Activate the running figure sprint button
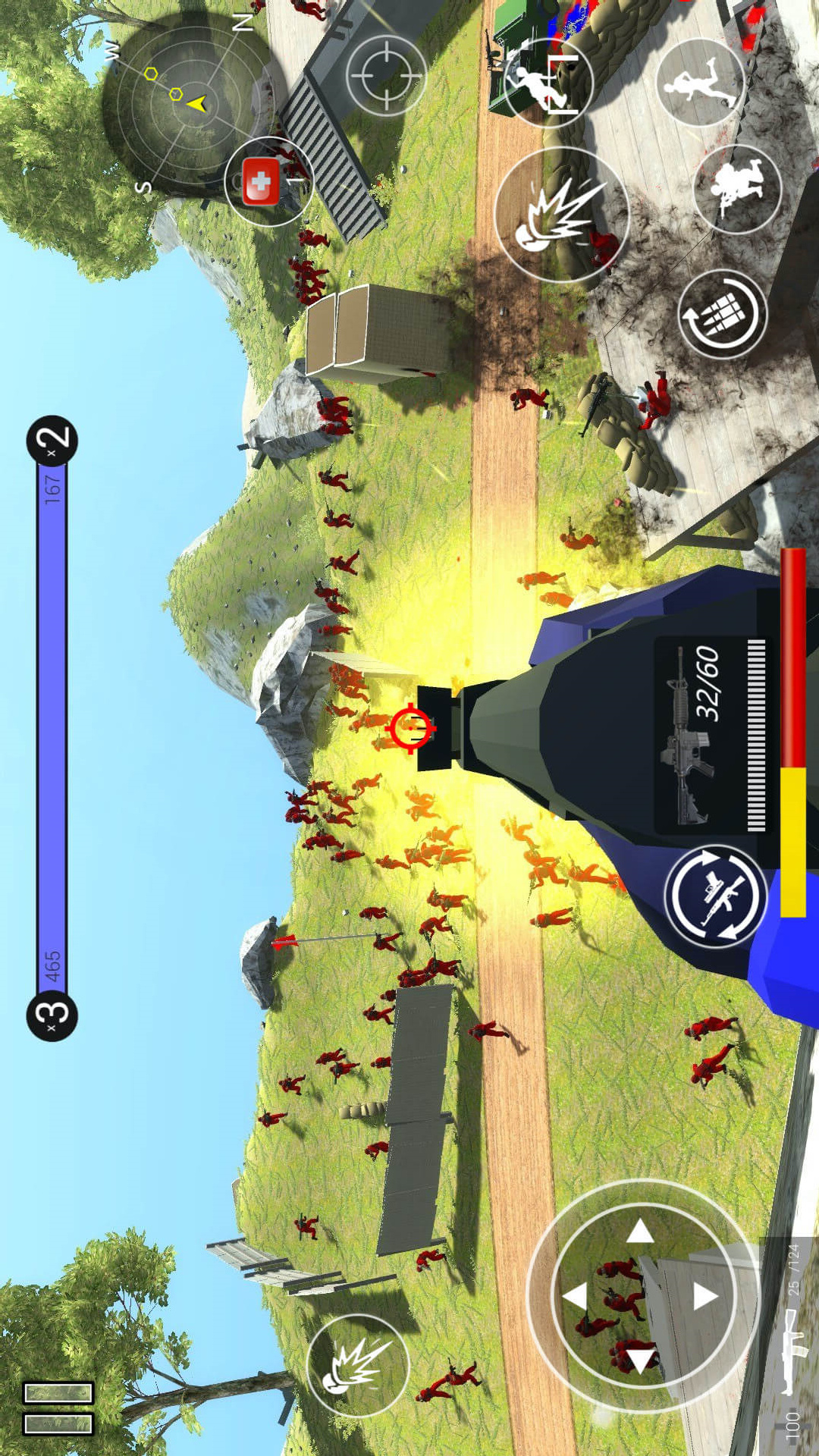Screen dimensions: 819x1456 tap(700, 82)
